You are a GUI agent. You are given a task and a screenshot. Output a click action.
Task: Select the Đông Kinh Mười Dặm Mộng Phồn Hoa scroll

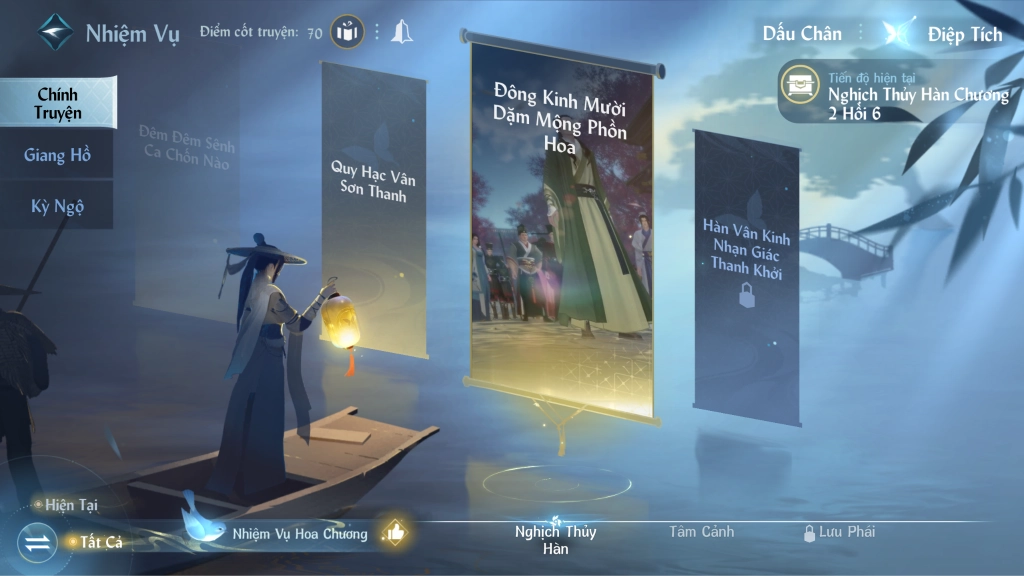561,220
